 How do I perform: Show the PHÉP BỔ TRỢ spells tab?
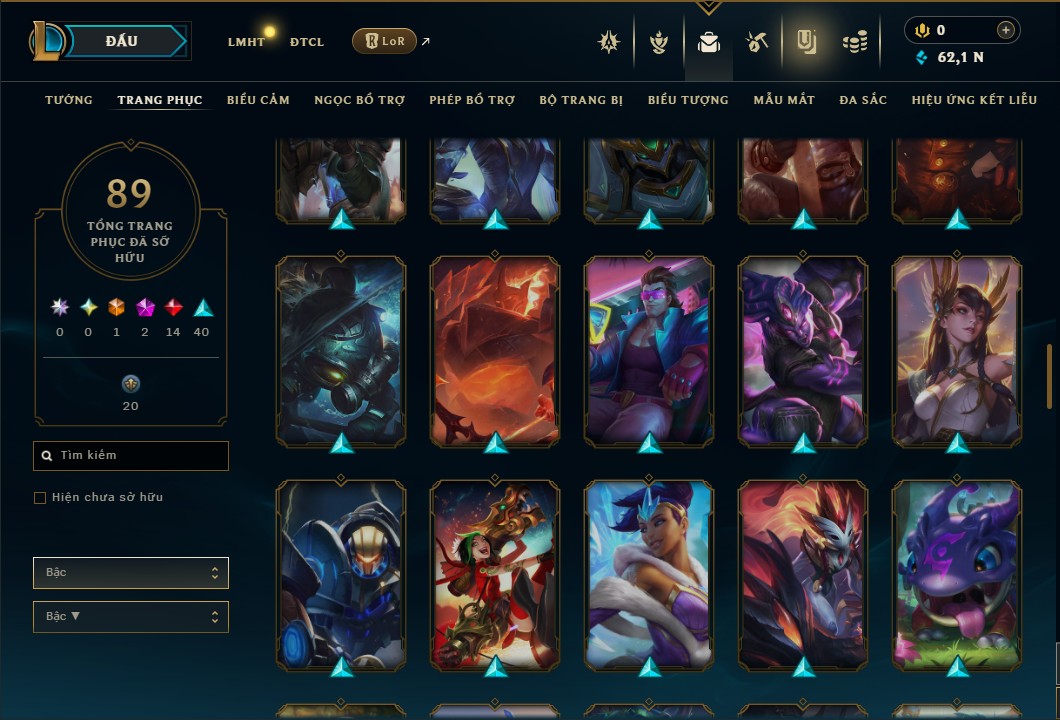pyautogui.click(x=472, y=100)
